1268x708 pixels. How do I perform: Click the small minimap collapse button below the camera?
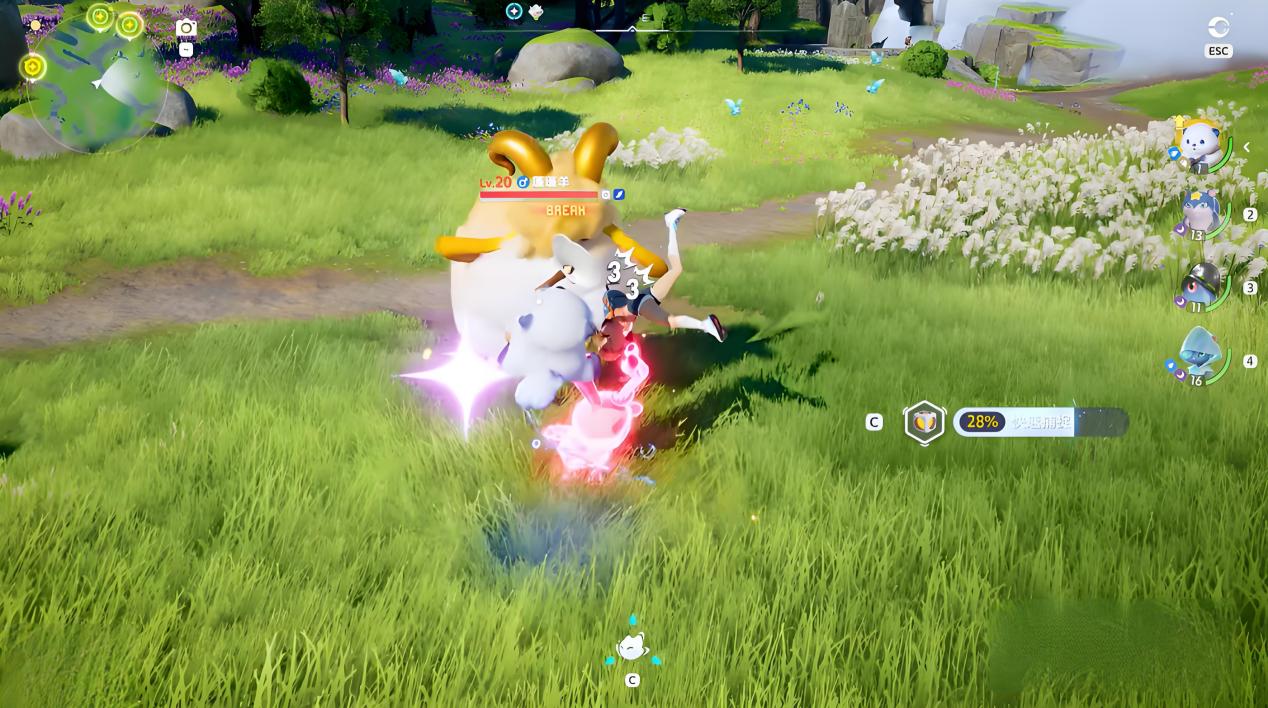click(x=186, y=49)
